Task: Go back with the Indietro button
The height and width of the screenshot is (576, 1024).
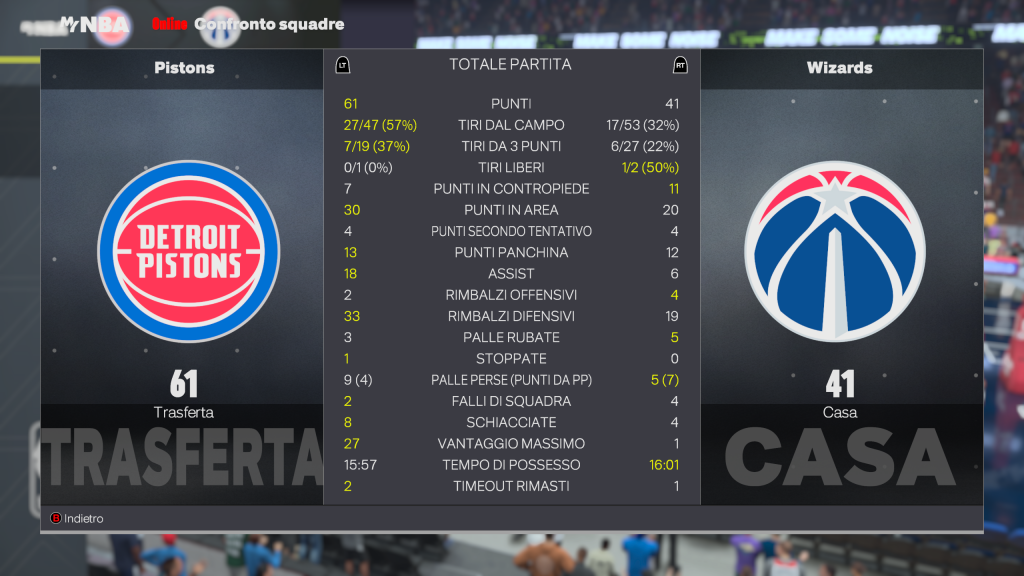Action: coord(77,519)
